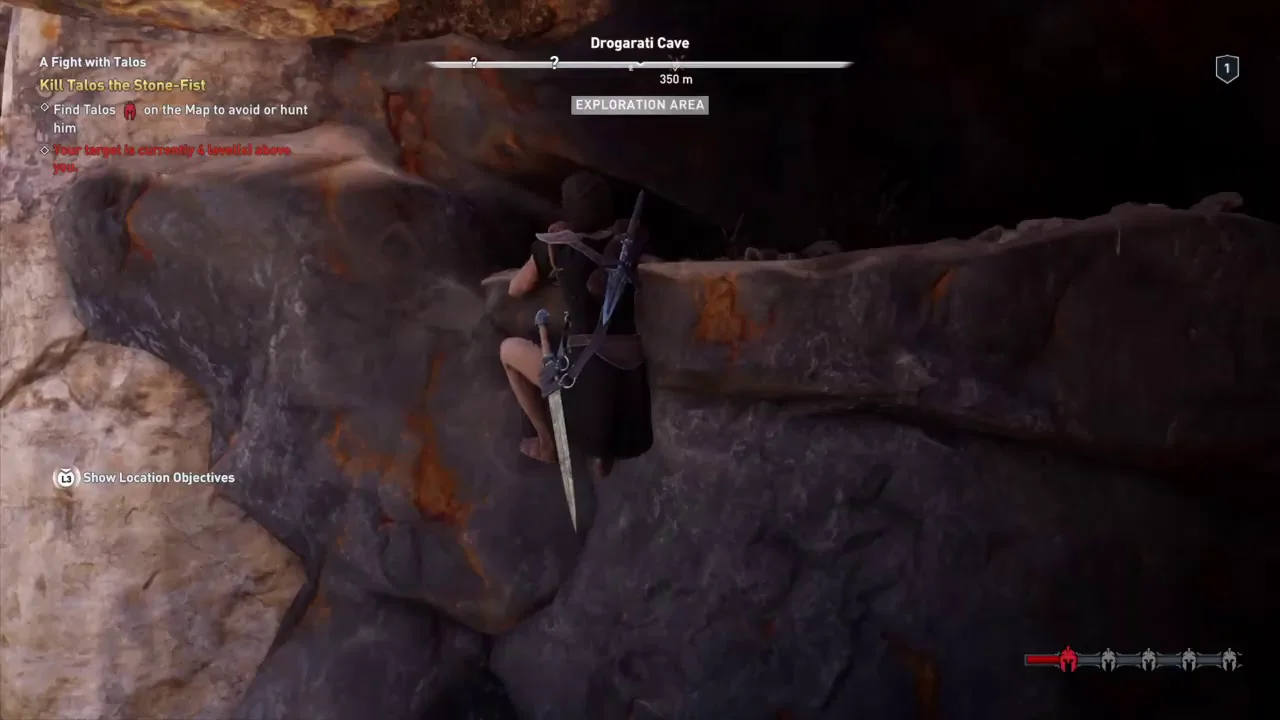Click the compass bar under Drogarati Cave
Screen dimensions: 1280x720
pos(640,65)
